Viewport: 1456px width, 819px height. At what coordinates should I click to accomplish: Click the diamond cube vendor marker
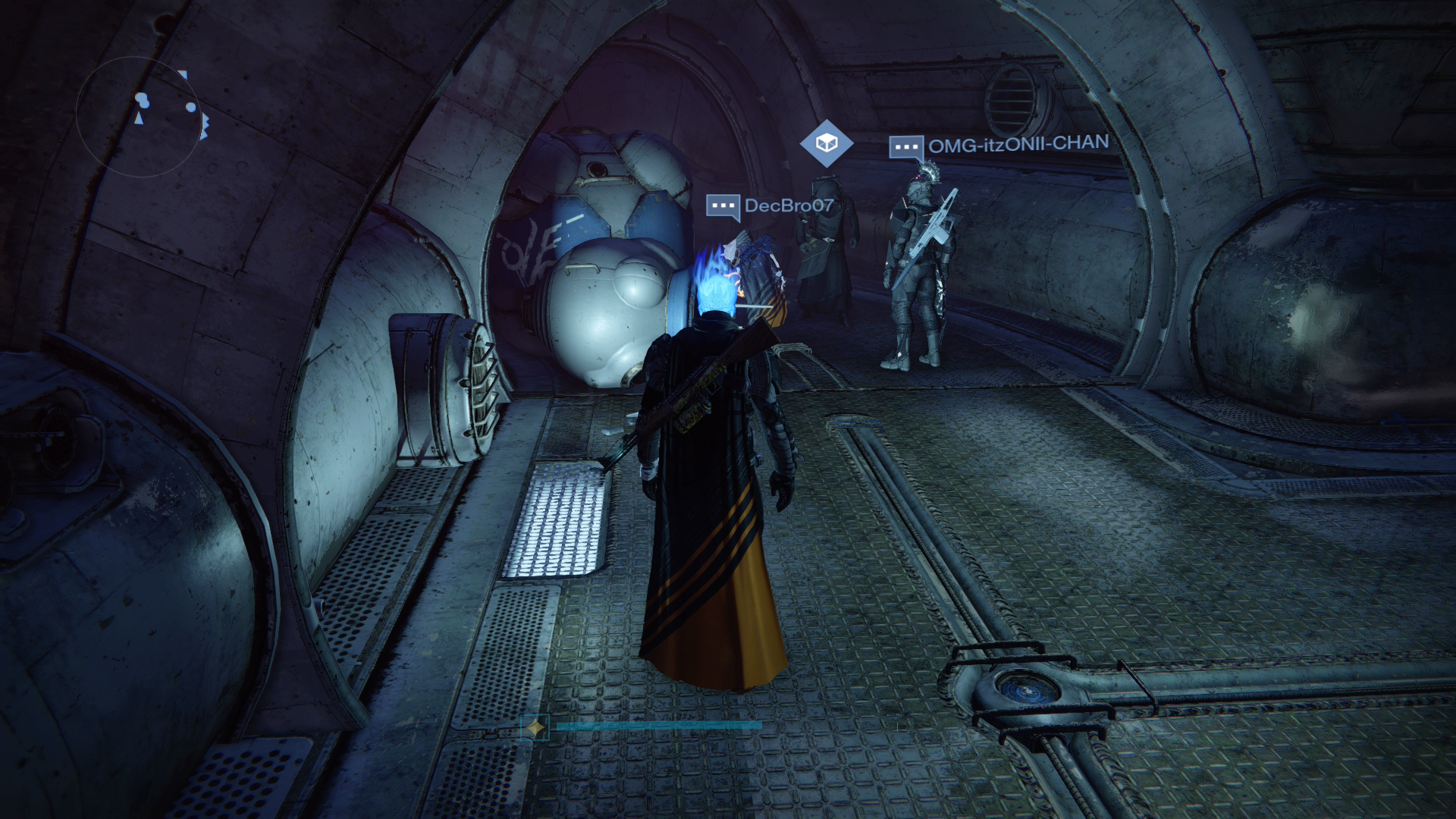(x=826, y=143)
